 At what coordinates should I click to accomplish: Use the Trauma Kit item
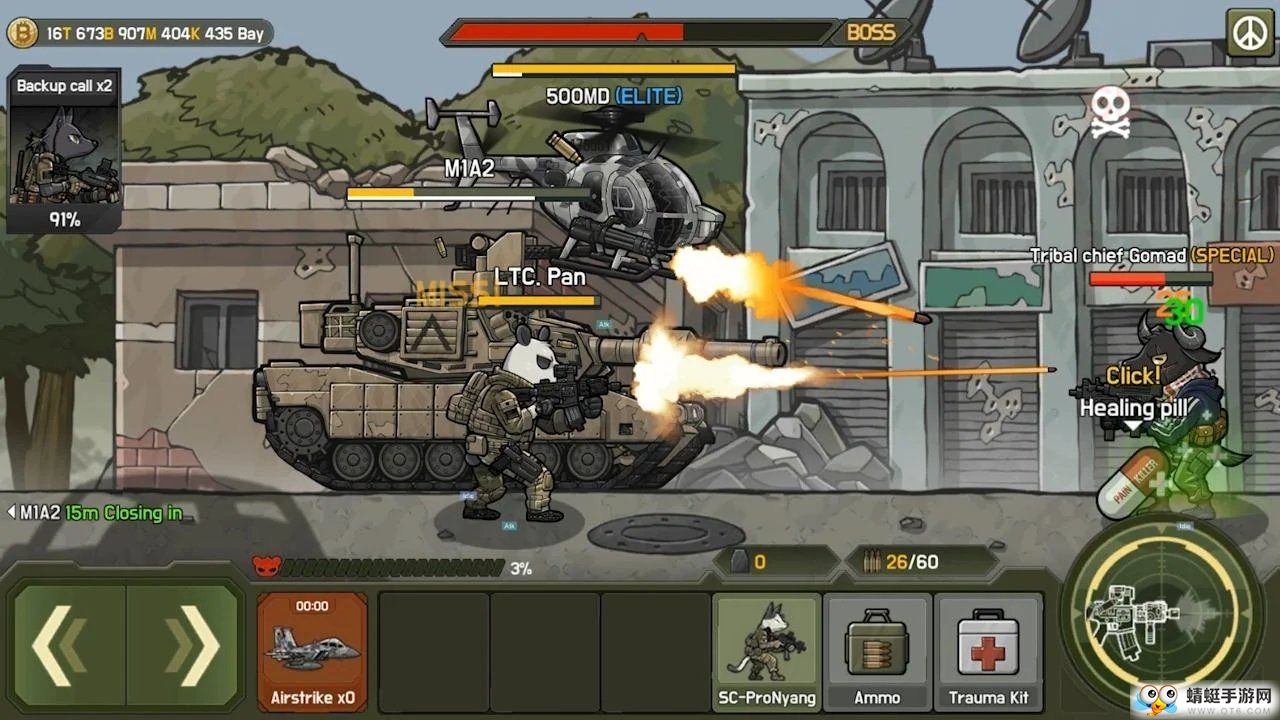click(988, 651)
